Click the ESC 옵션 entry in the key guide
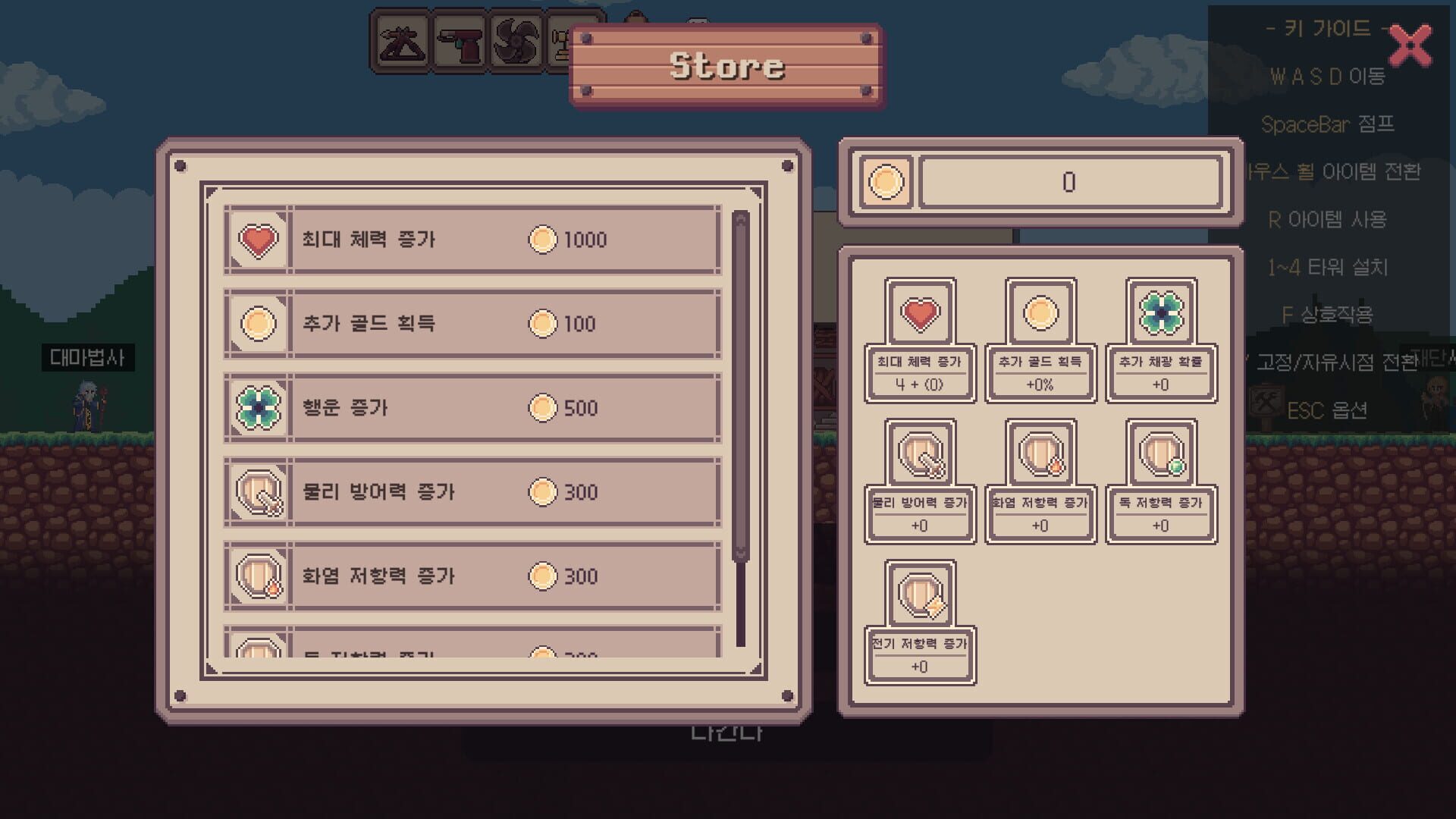The width and height of the screenshot is (1456, 819). tap(1329, 410)
